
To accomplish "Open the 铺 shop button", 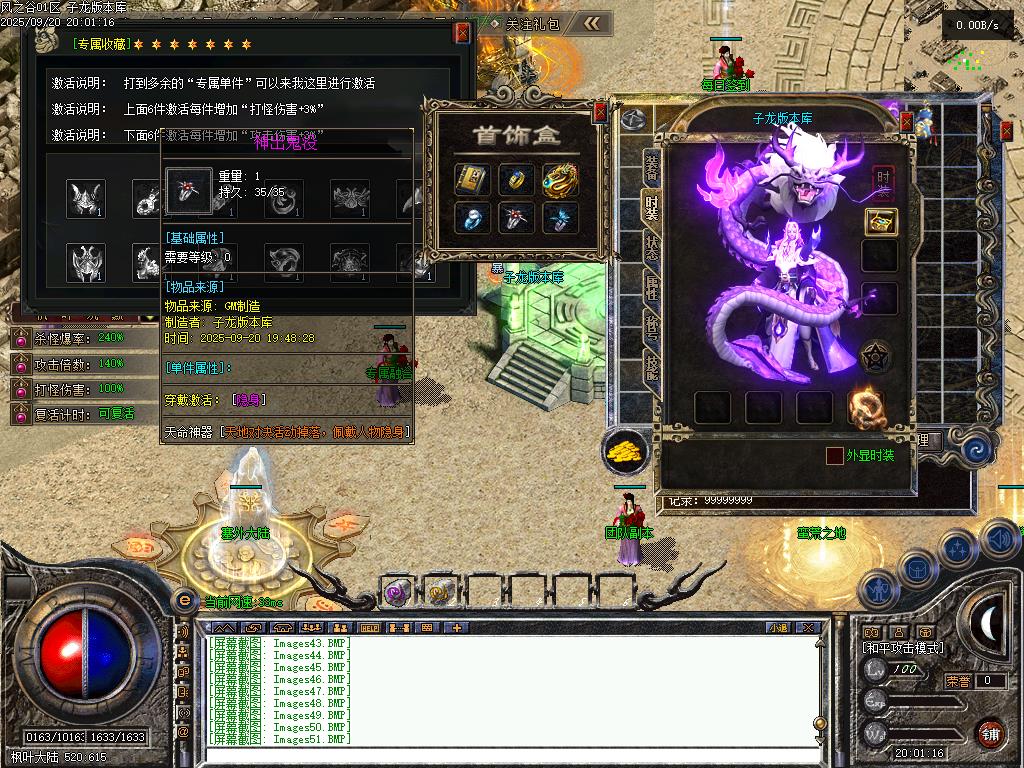I will point(990,733).
